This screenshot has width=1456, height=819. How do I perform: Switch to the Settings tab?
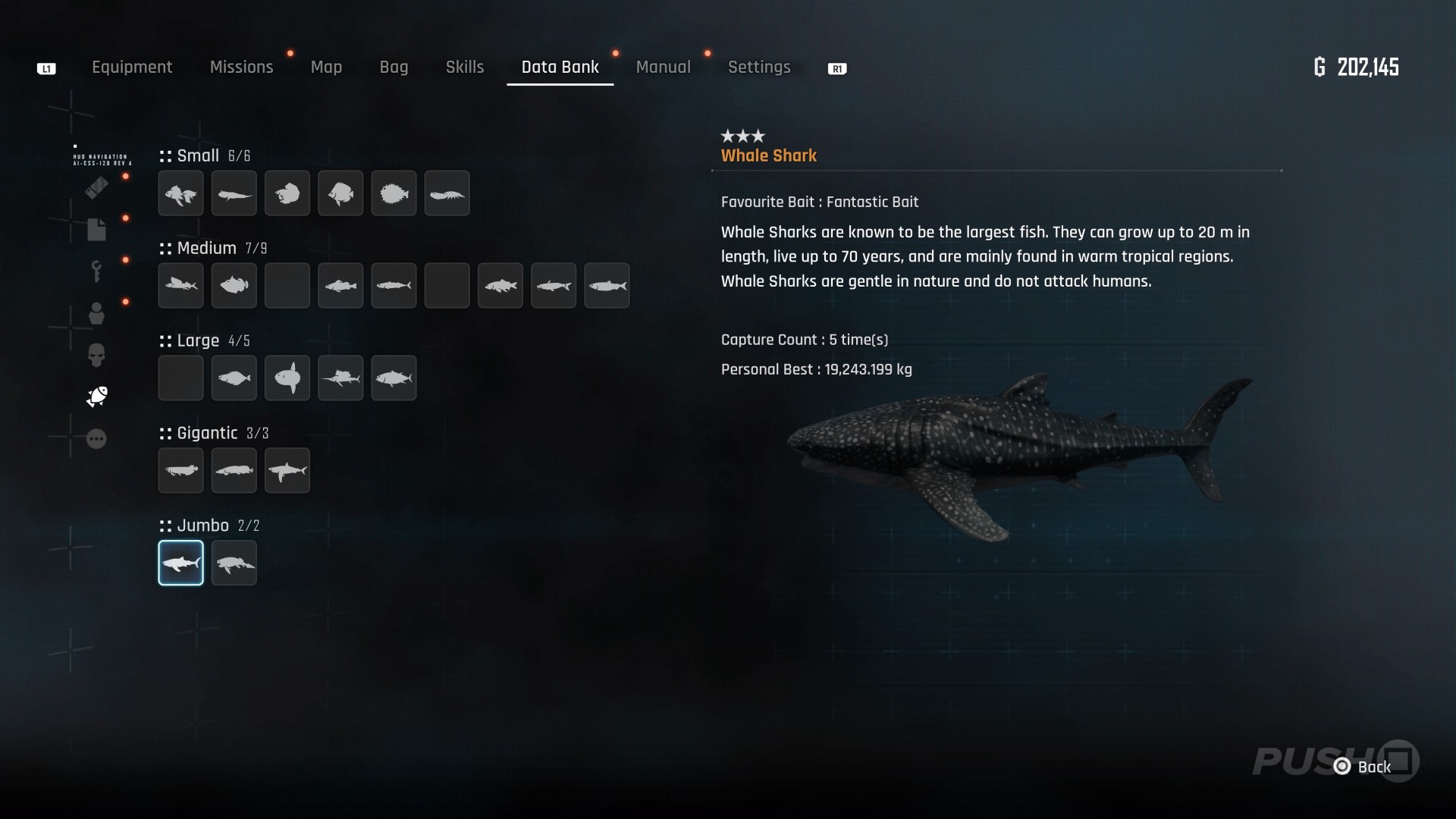pos(759,67)
